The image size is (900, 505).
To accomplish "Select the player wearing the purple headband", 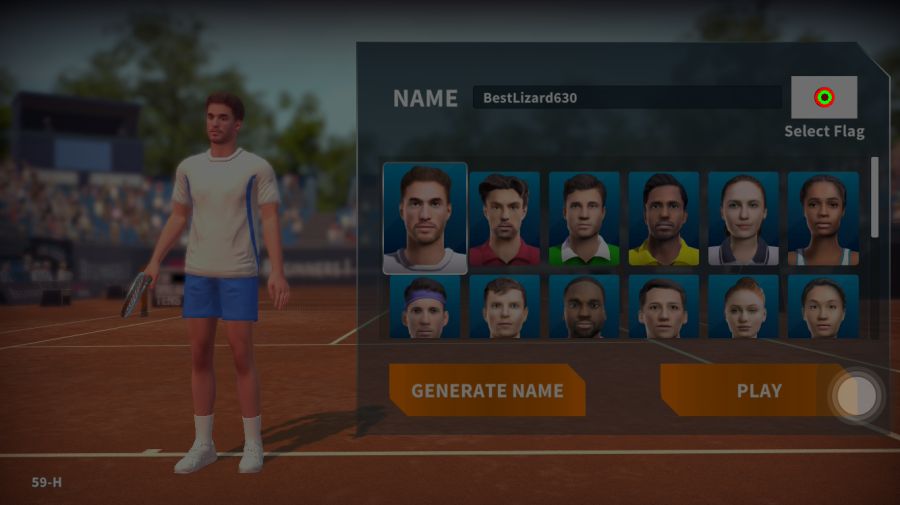I will pyautogui.click(x=425, y=306).
